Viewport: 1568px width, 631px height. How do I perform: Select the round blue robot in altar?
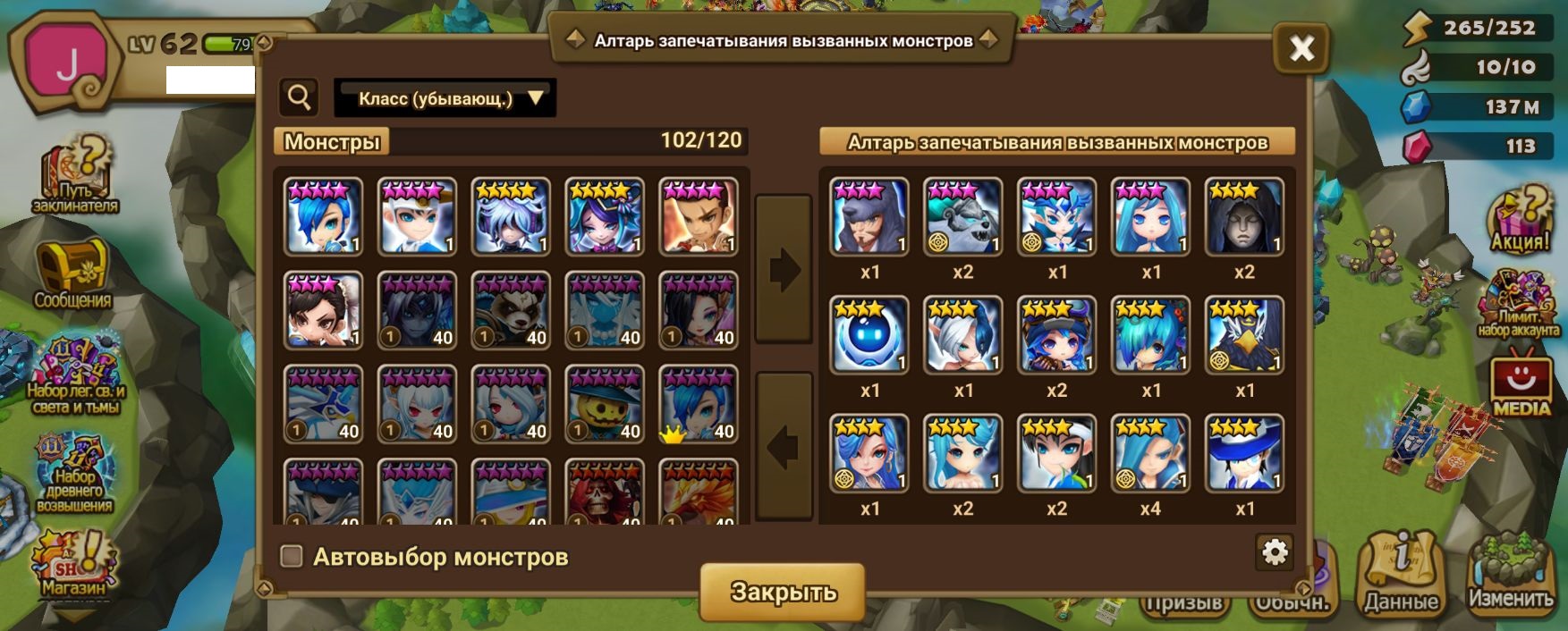[x=869, y=335]
